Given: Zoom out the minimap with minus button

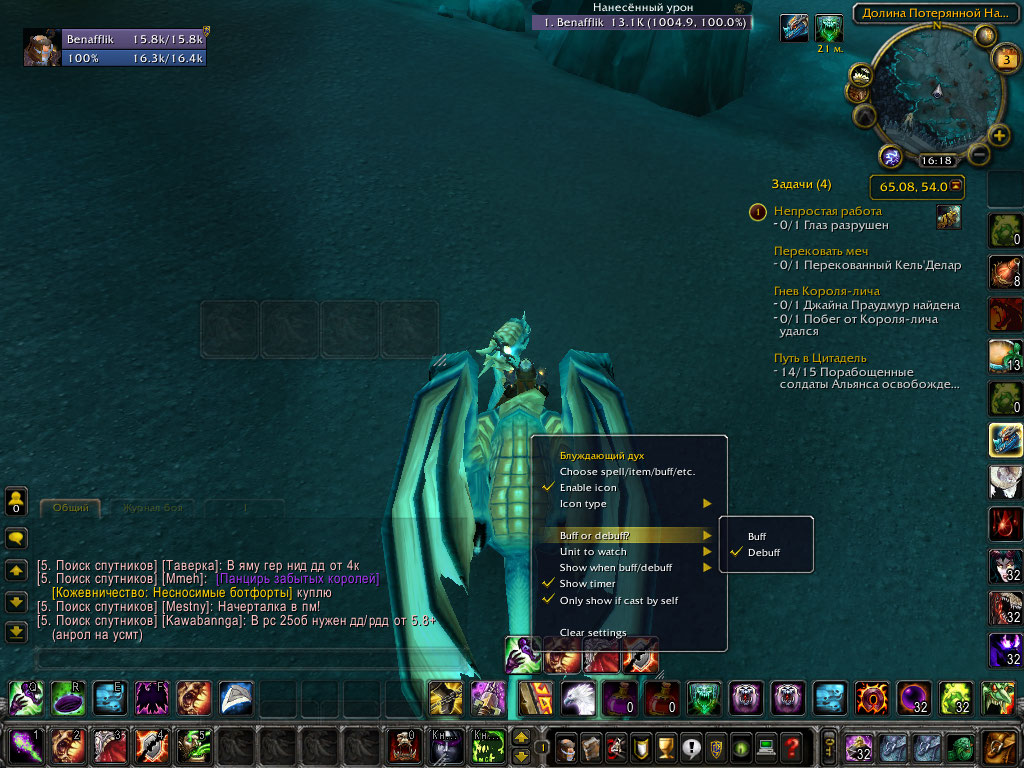Looking at the screenshot, I should tap(979, 155).
